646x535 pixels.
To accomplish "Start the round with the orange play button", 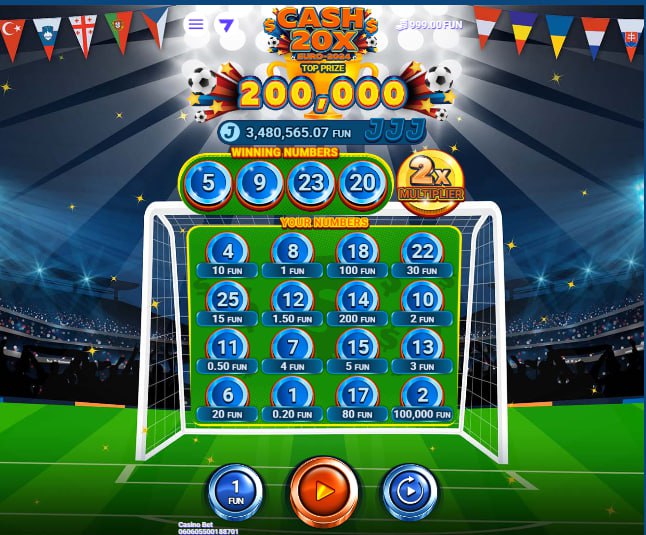I will pyautogui.click(x=323, y=491).
